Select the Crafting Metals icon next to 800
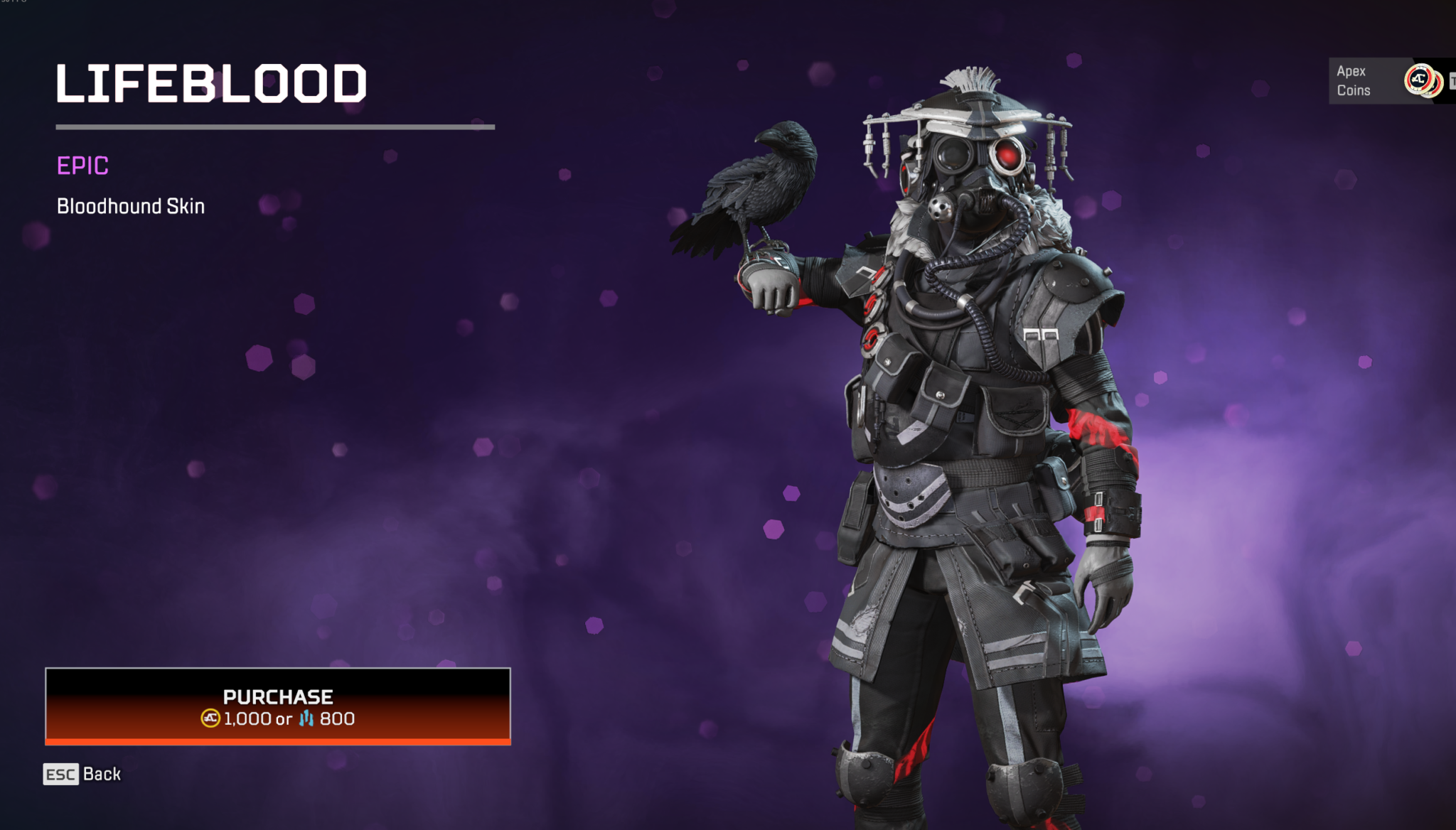Image resolution: width=1456 pixels, height=830 pixels. [x=306, y=718]
